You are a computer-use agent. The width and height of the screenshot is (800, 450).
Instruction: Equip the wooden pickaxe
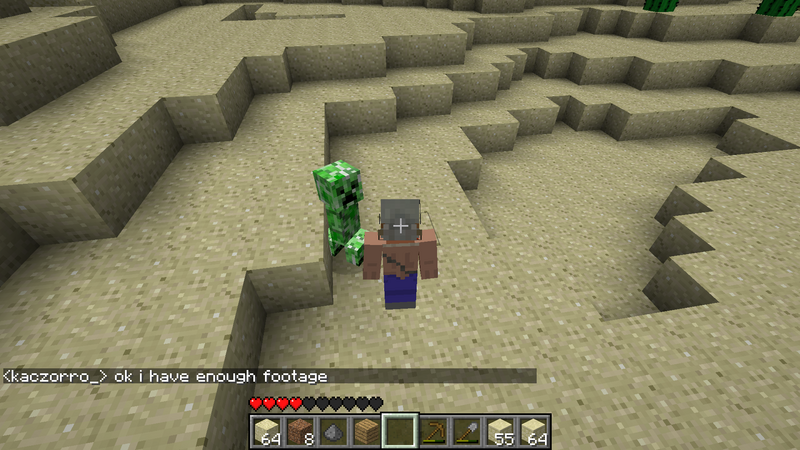[433, 431]
